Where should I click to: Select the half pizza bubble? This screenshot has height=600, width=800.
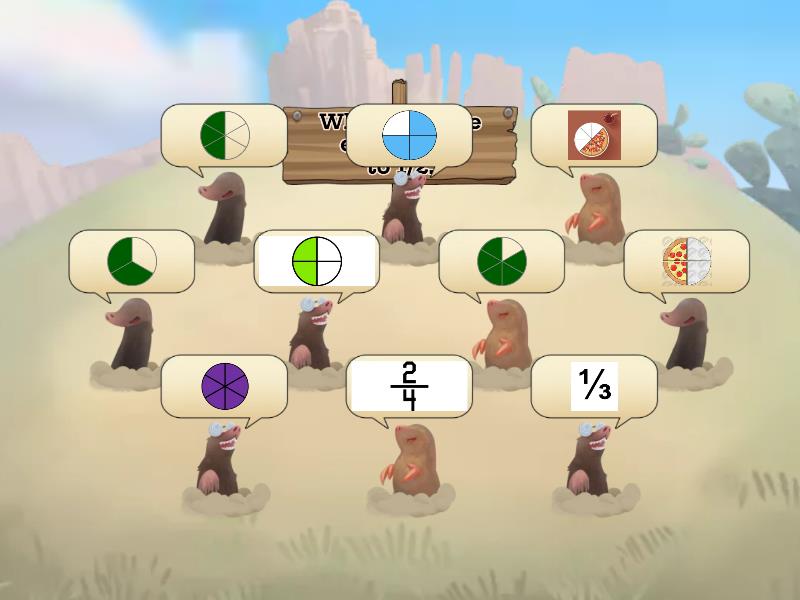(x=686, y=261)
